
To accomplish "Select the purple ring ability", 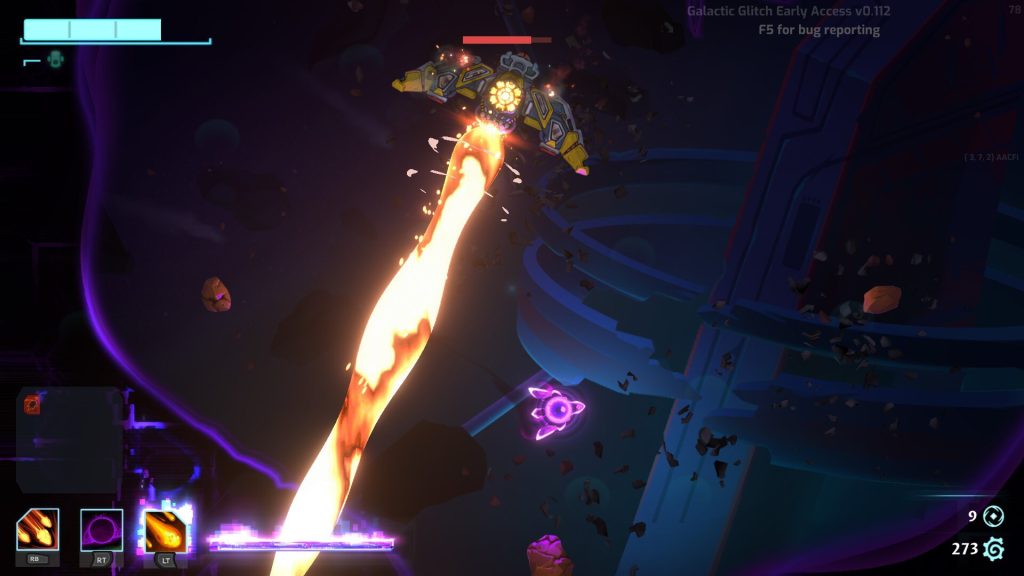I will pos(101,530).
